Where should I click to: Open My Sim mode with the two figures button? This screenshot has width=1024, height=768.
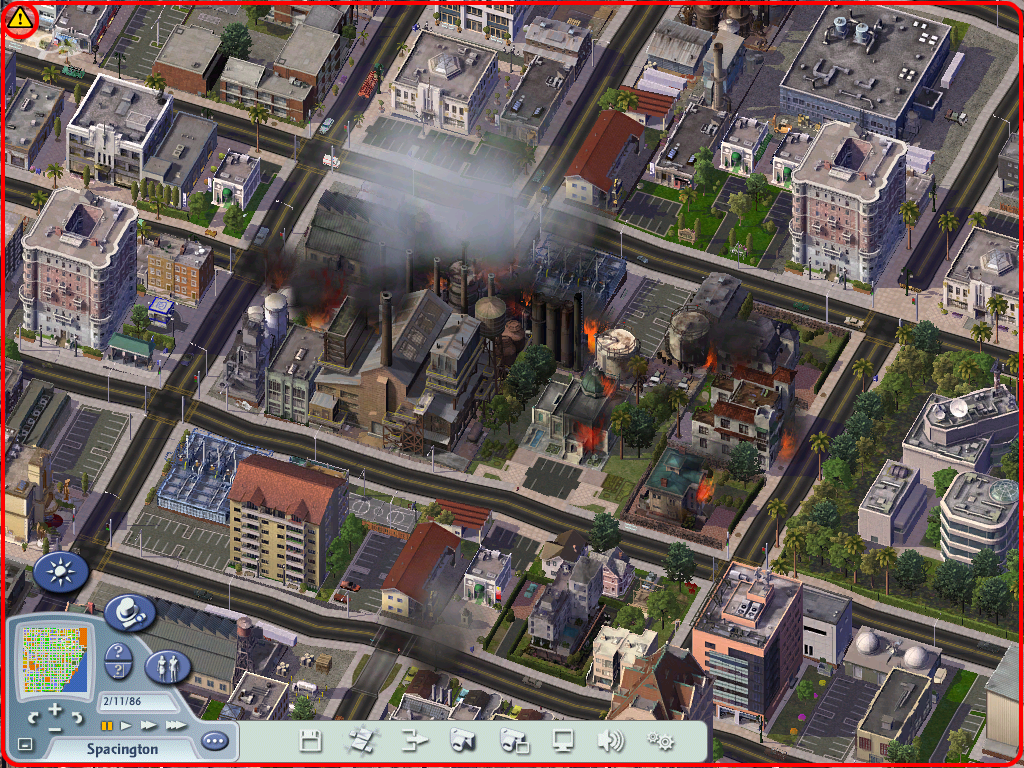coord(168,666)
